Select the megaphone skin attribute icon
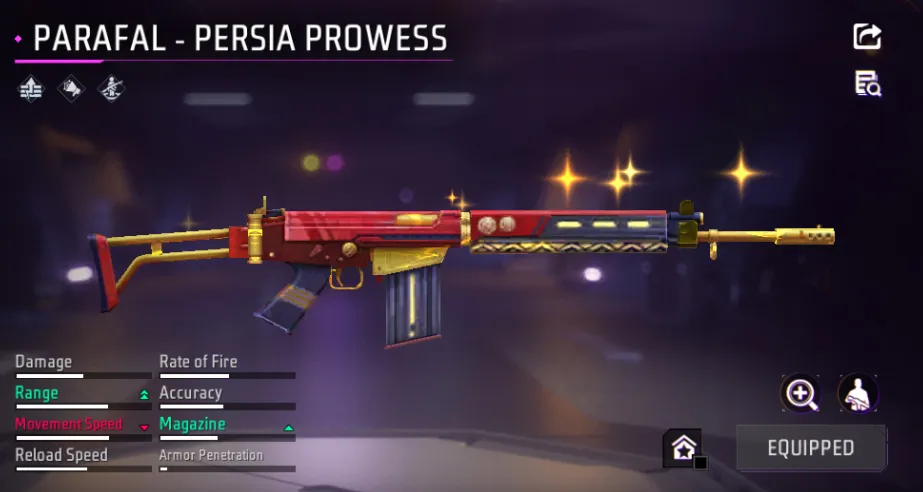The image size is (923, 492). (71, 89)
